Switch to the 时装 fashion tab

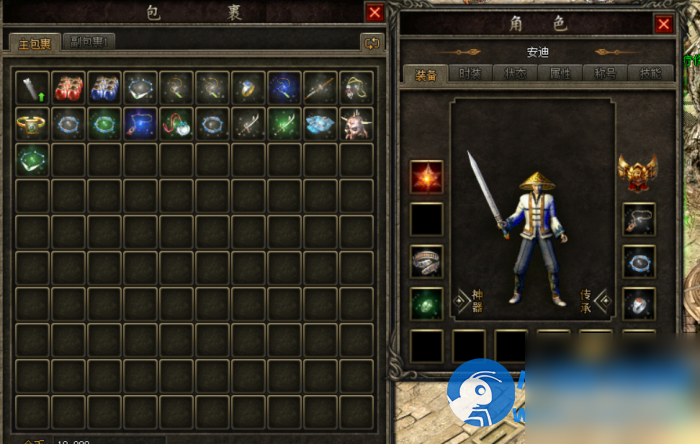[x=468, y=74]
